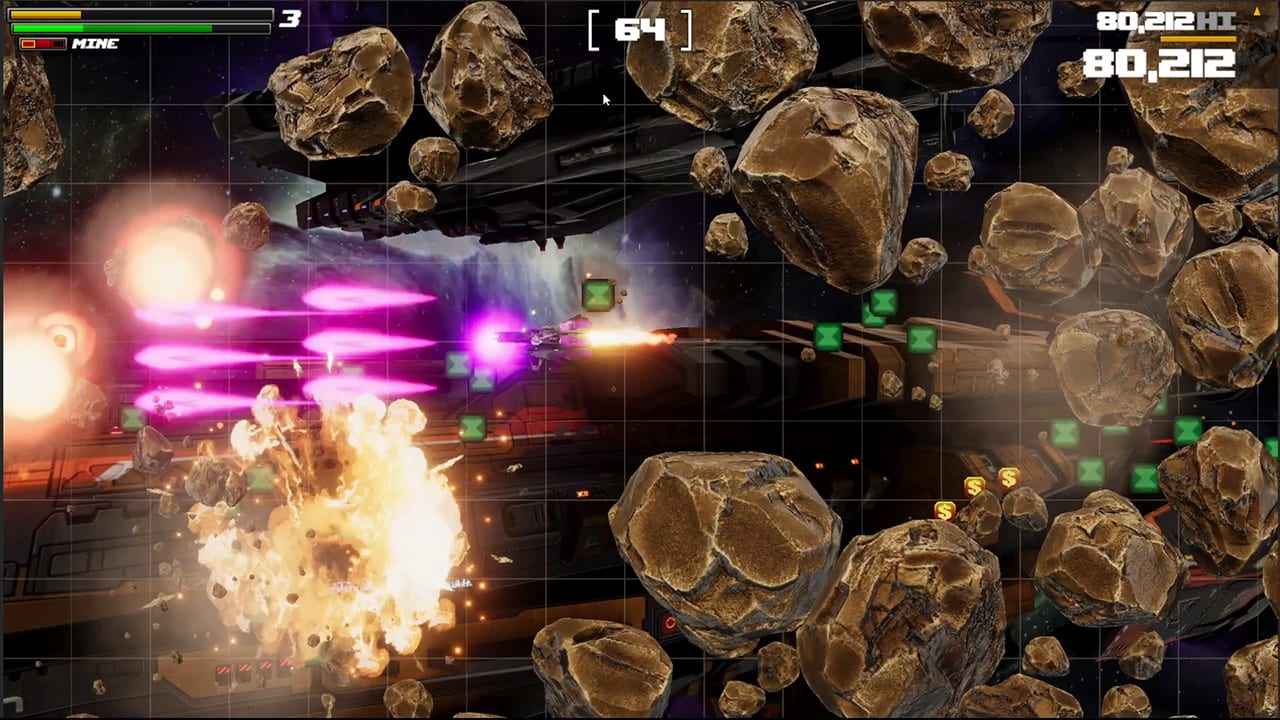Click the orange health bar

45,15
